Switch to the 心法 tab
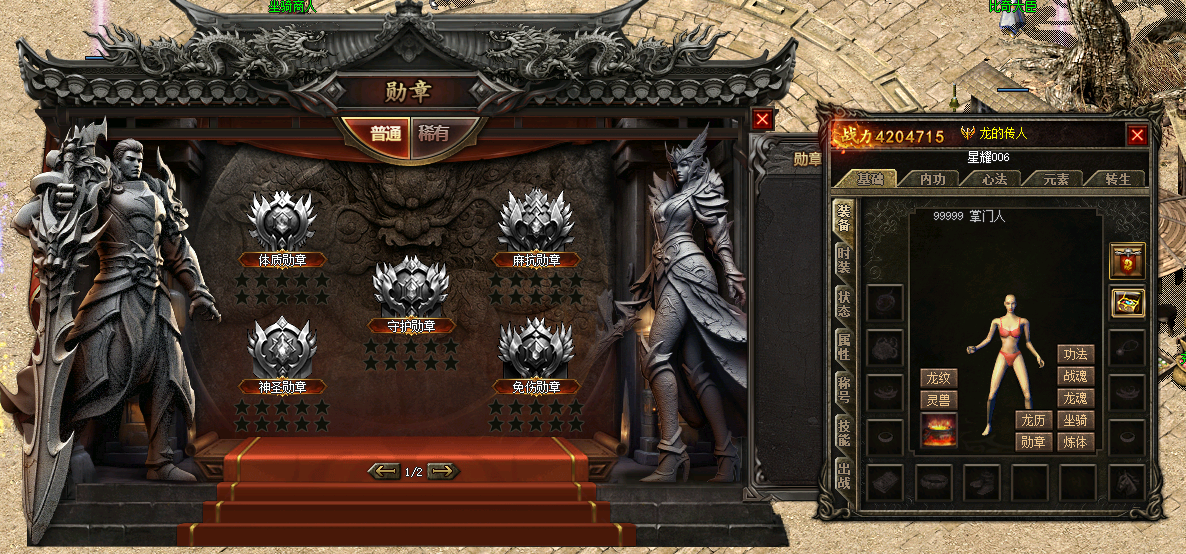Image resolution: width=1186 pixels, height=554 pixels. (x=994, y=179)
